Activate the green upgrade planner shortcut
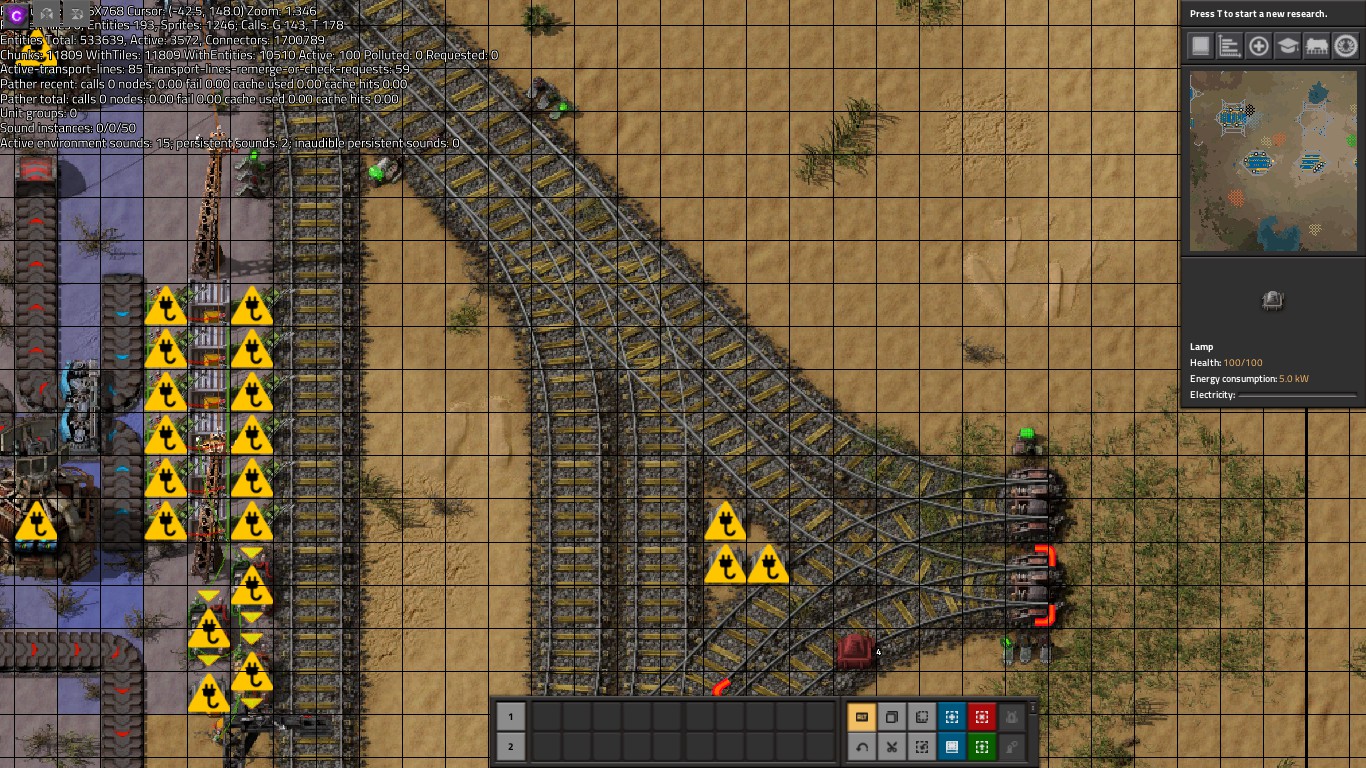Image resolution: width=1366 pixels, height=768 pixels. coord(982,747)
